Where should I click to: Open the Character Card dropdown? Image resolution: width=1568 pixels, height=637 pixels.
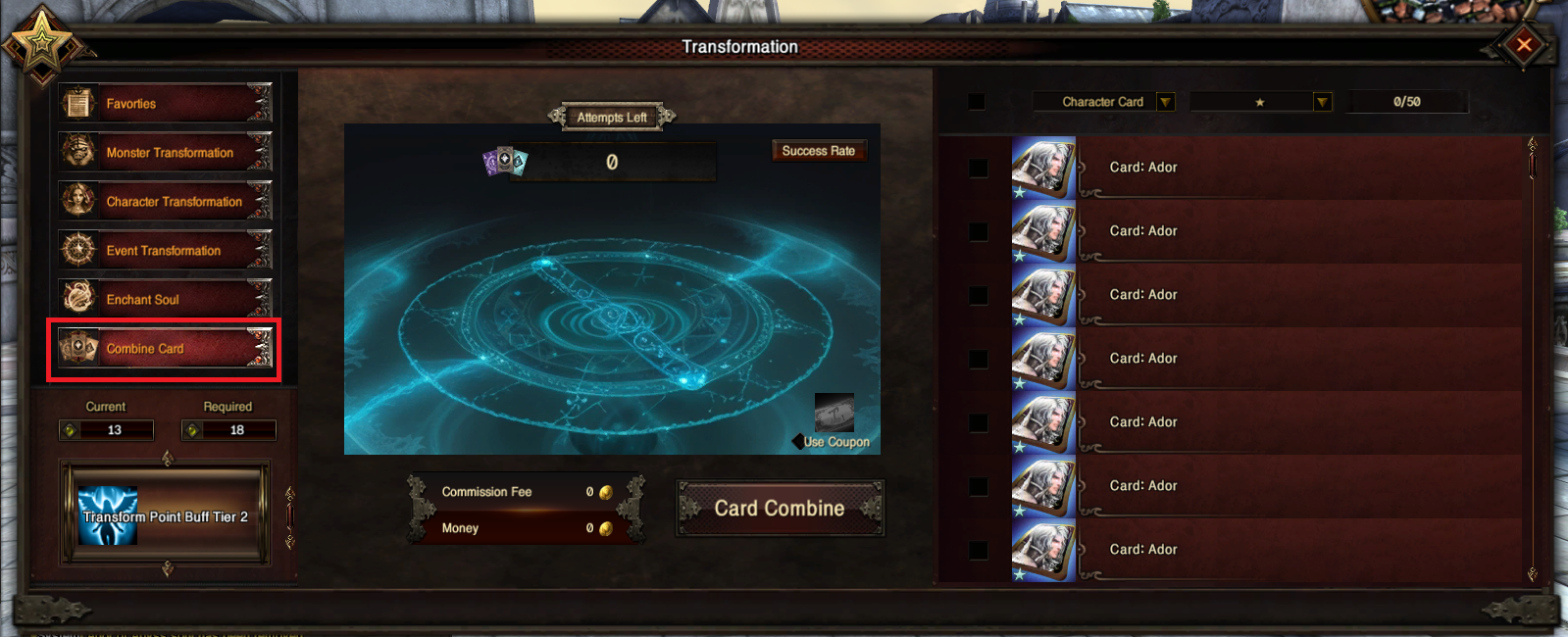pos(1165,102)
